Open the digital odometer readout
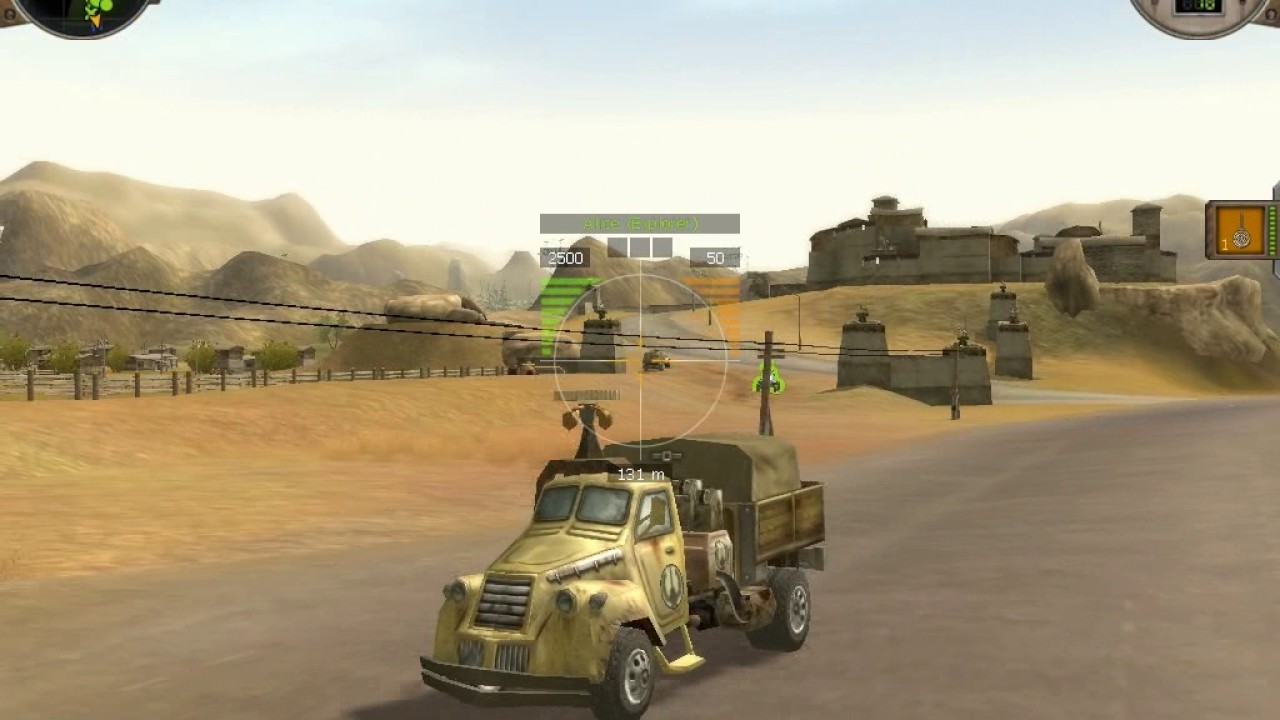The height and width of the screenshot is (720, 1280). coord(1197,6)
